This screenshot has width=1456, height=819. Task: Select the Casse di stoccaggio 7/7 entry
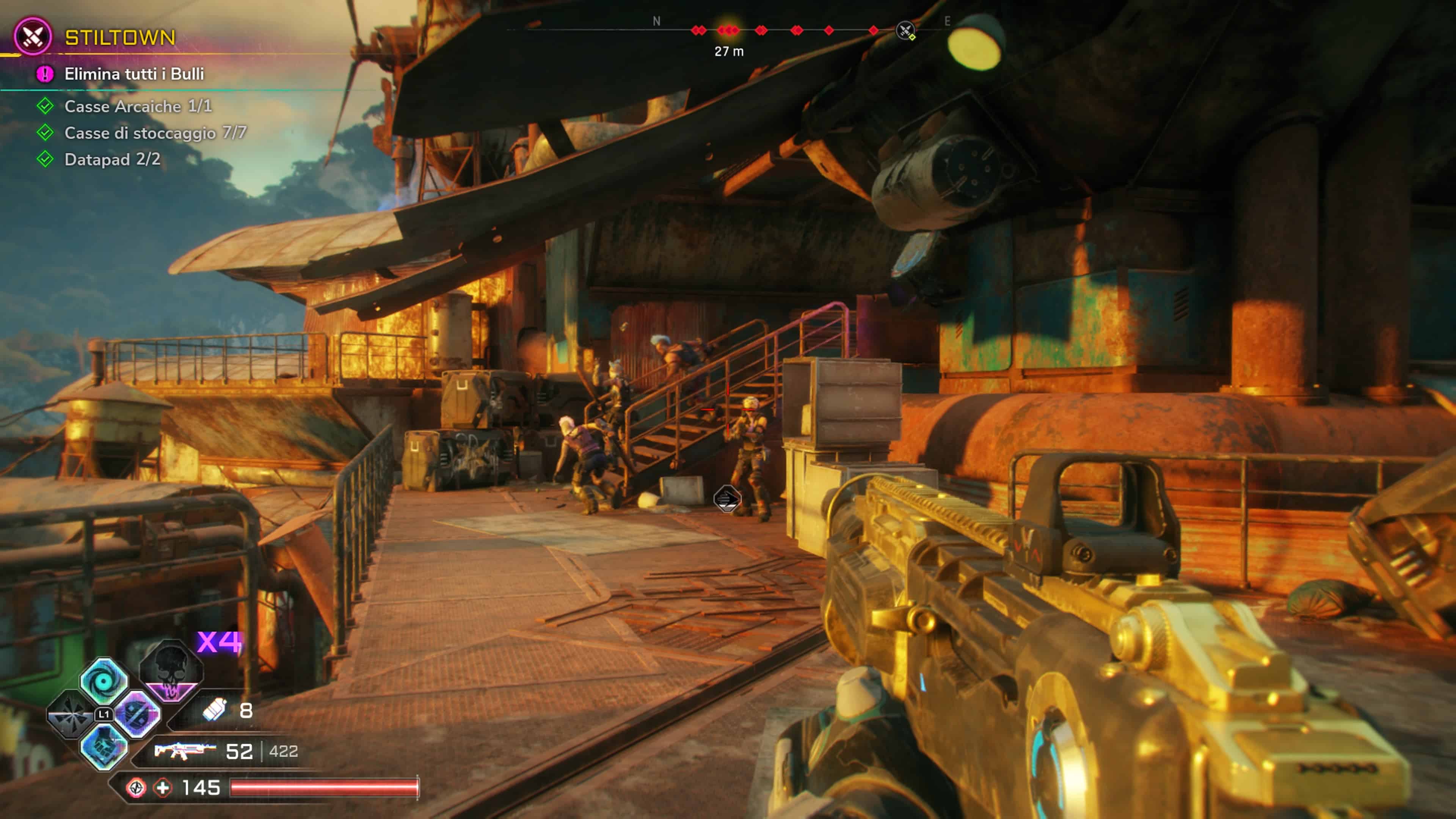coord(155,133)
